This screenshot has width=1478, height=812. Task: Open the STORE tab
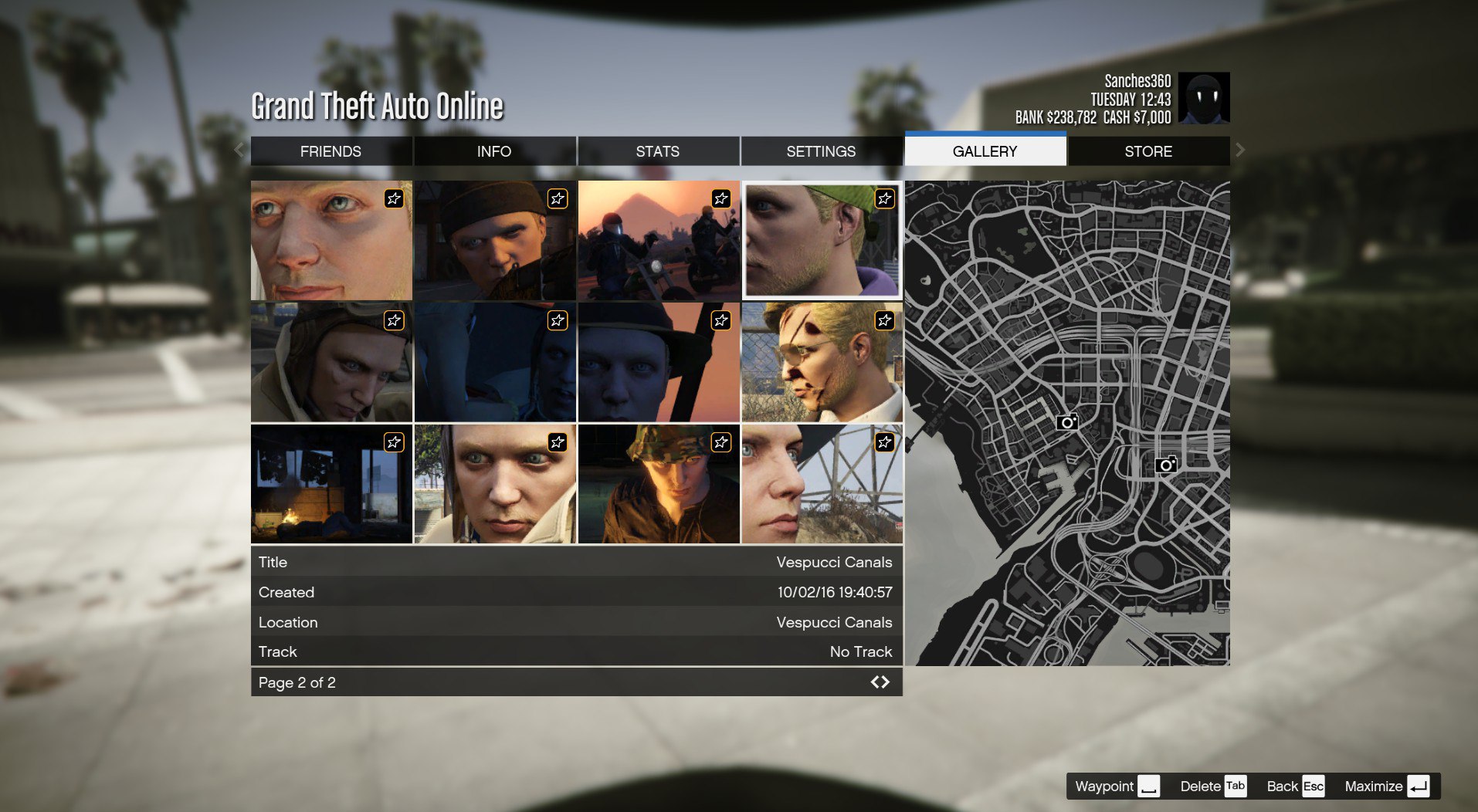[x=1148, y=151]
